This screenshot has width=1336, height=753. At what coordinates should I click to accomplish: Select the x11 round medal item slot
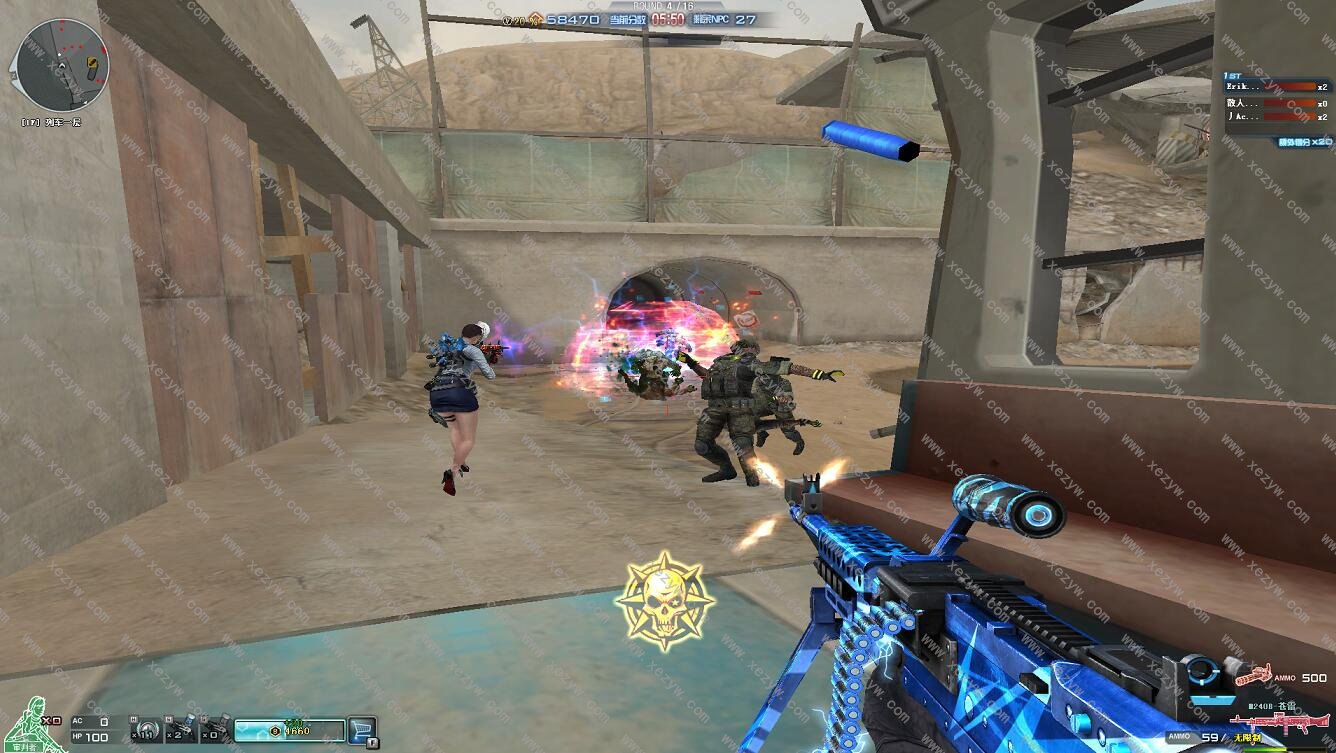coord(146,730)
